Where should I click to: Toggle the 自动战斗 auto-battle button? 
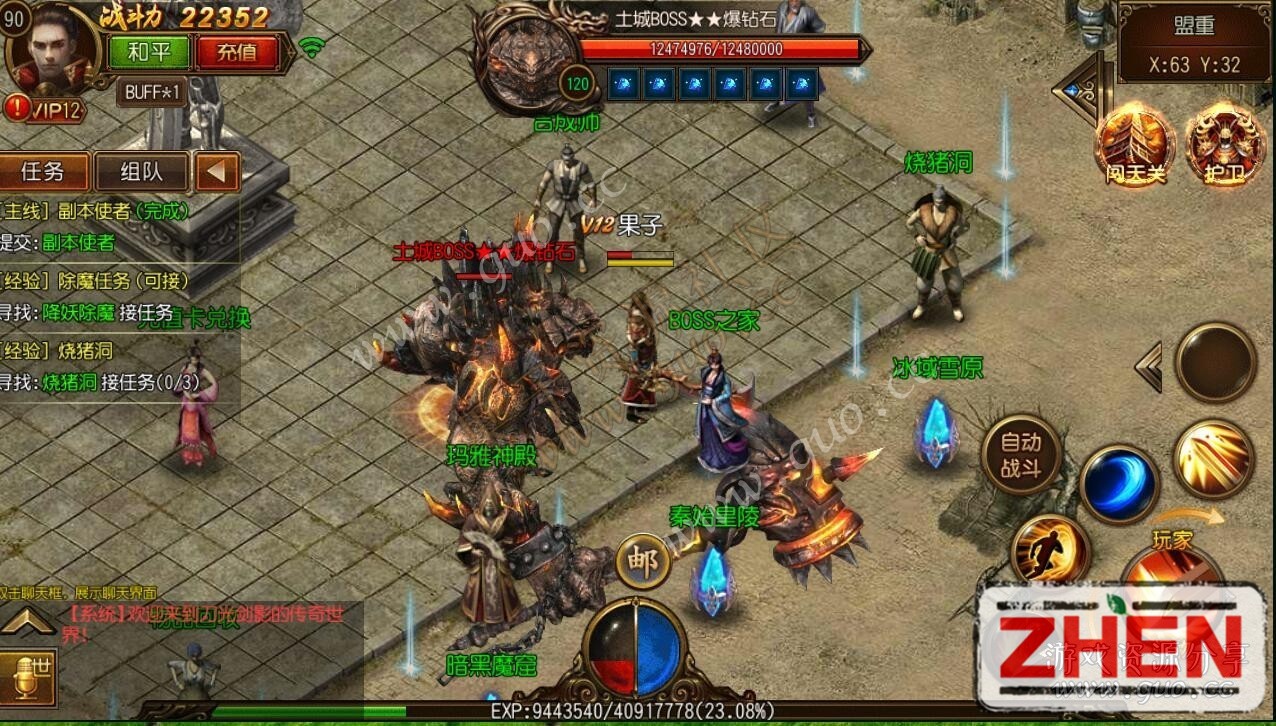(x=1020, y=456)
